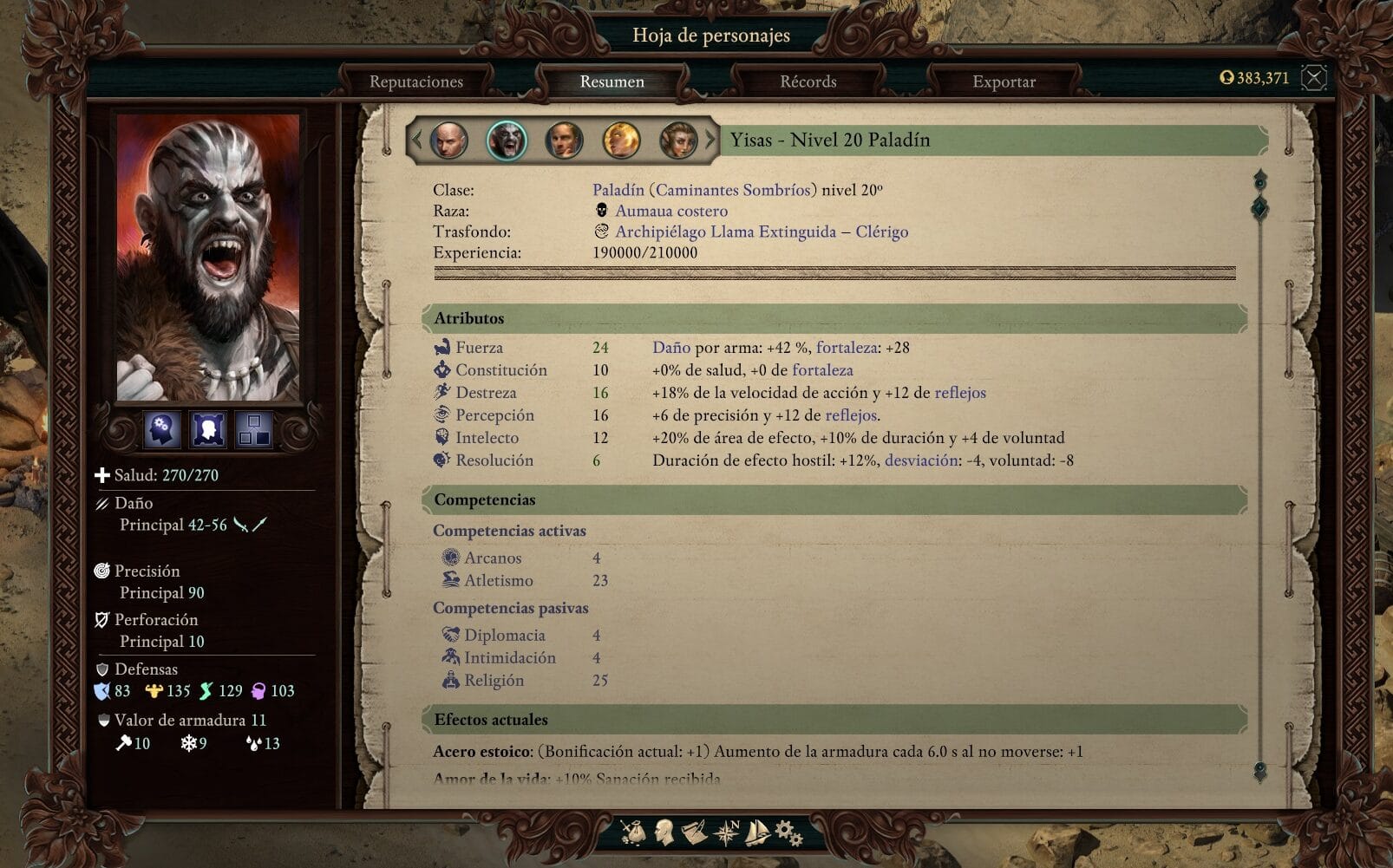Switch to the Reputaciones tab
1393x868 pixels.
click(415, 82)
